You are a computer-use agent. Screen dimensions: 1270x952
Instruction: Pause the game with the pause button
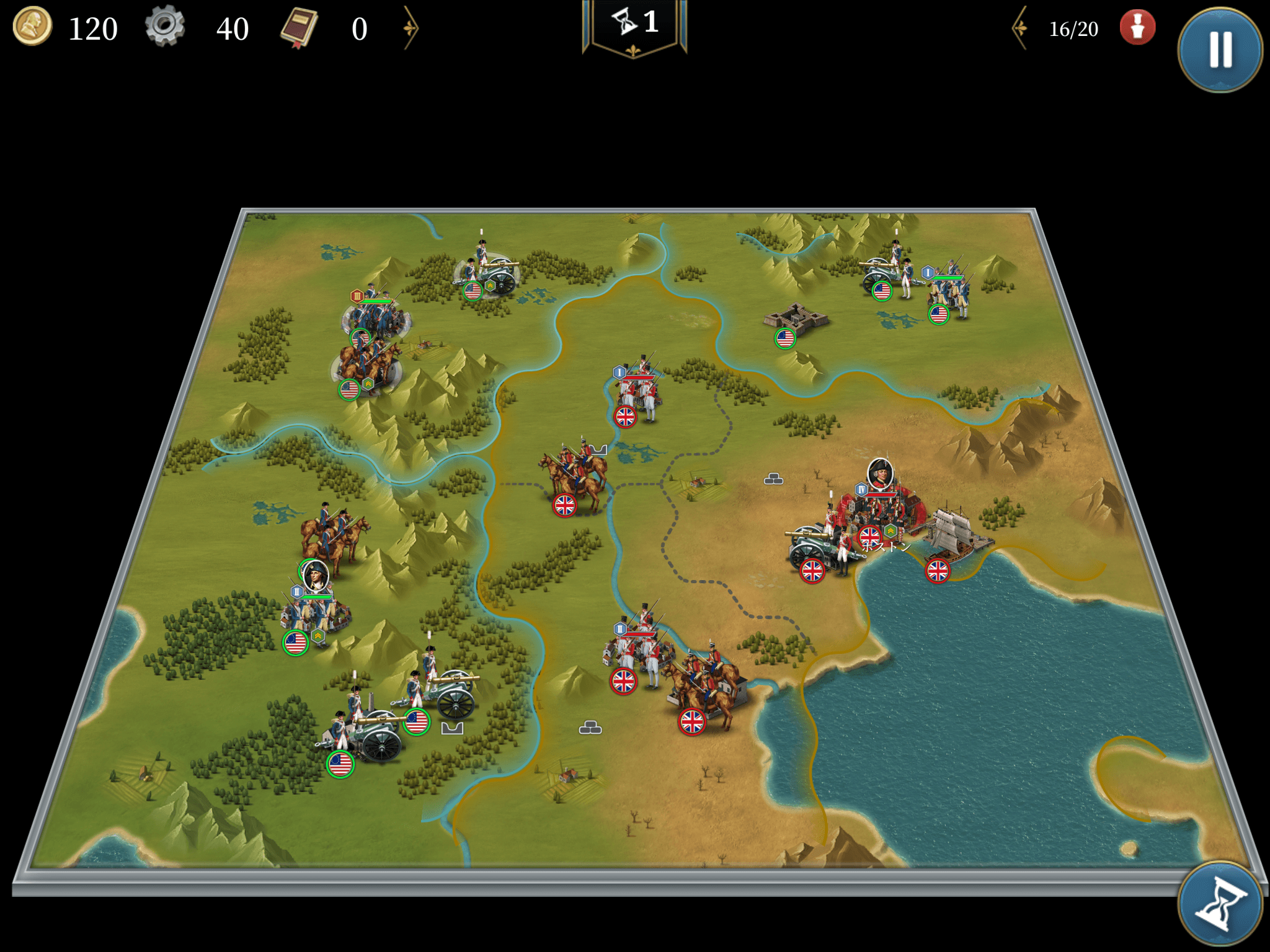tap(1219, 50)
